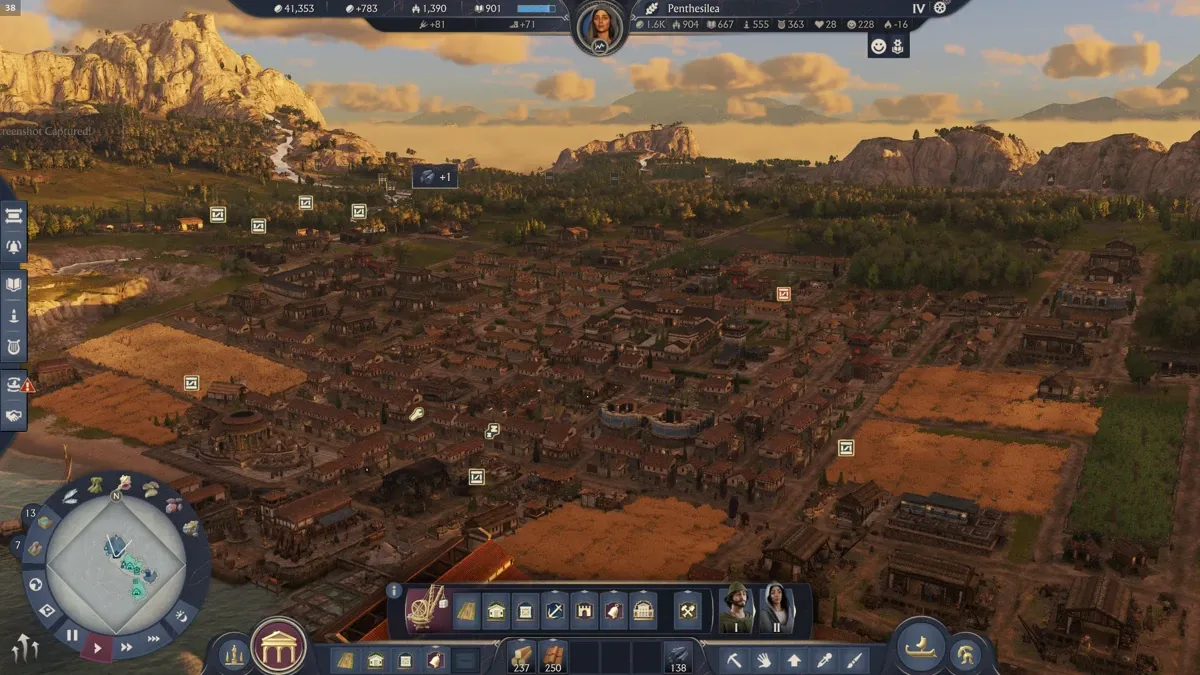
Task: Choose the crossed hammers production category
Action: pos(688,610)
